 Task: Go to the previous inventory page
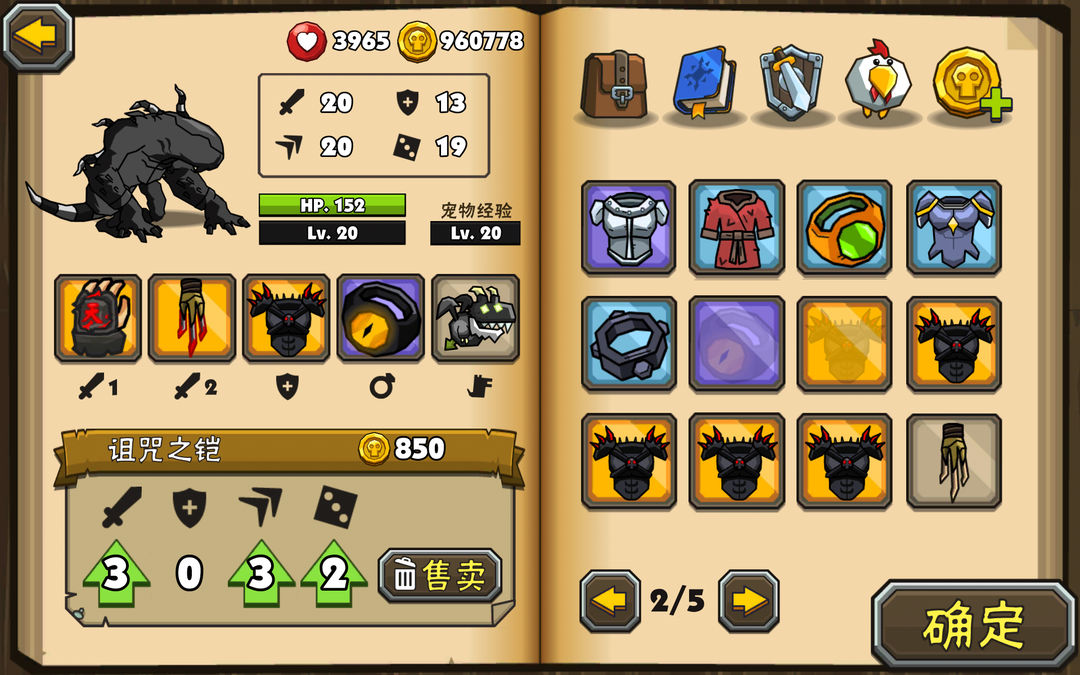point(609,601)
